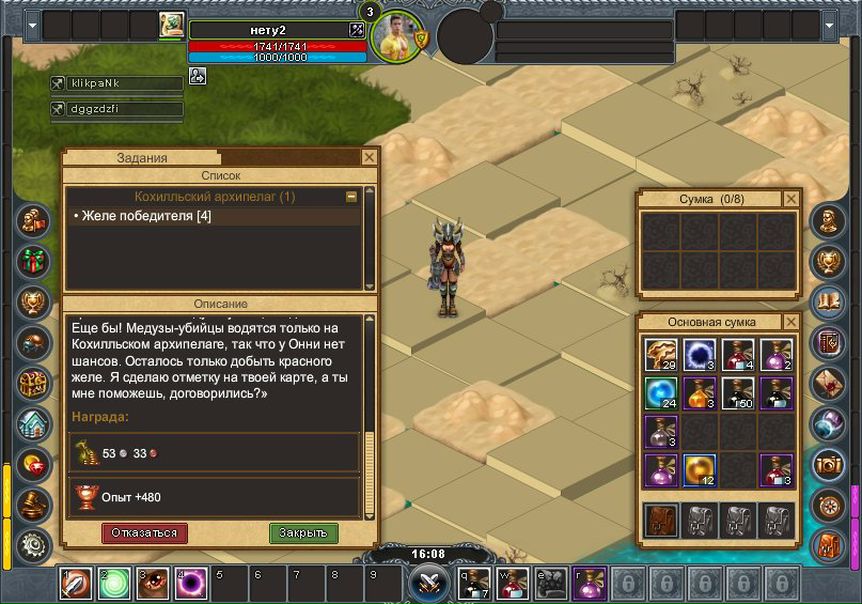Close the Основная сумка inventory window
This screenshot has width=862, height=604.
pos(791,322)
